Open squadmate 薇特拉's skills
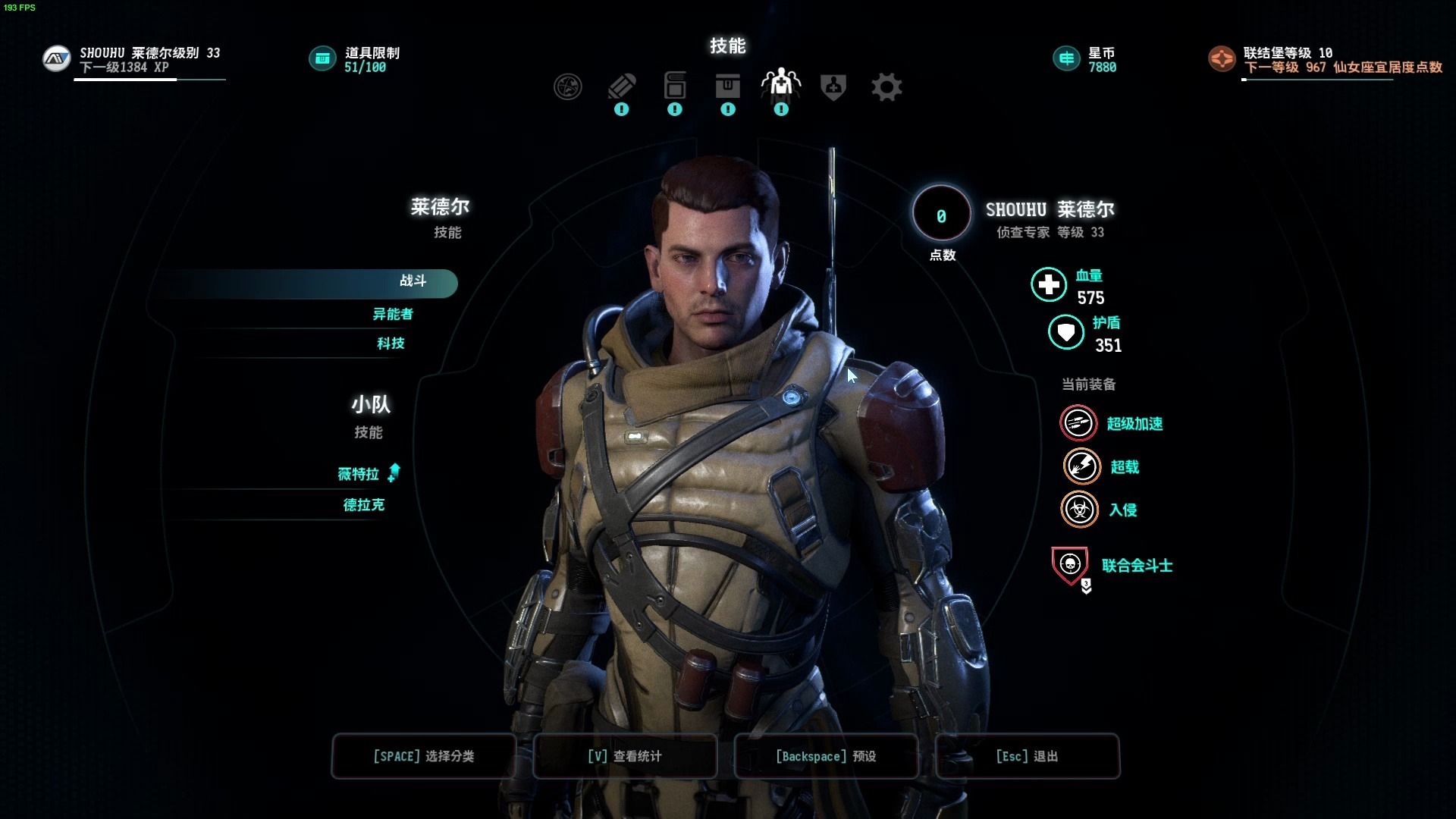 click(359, 474)
